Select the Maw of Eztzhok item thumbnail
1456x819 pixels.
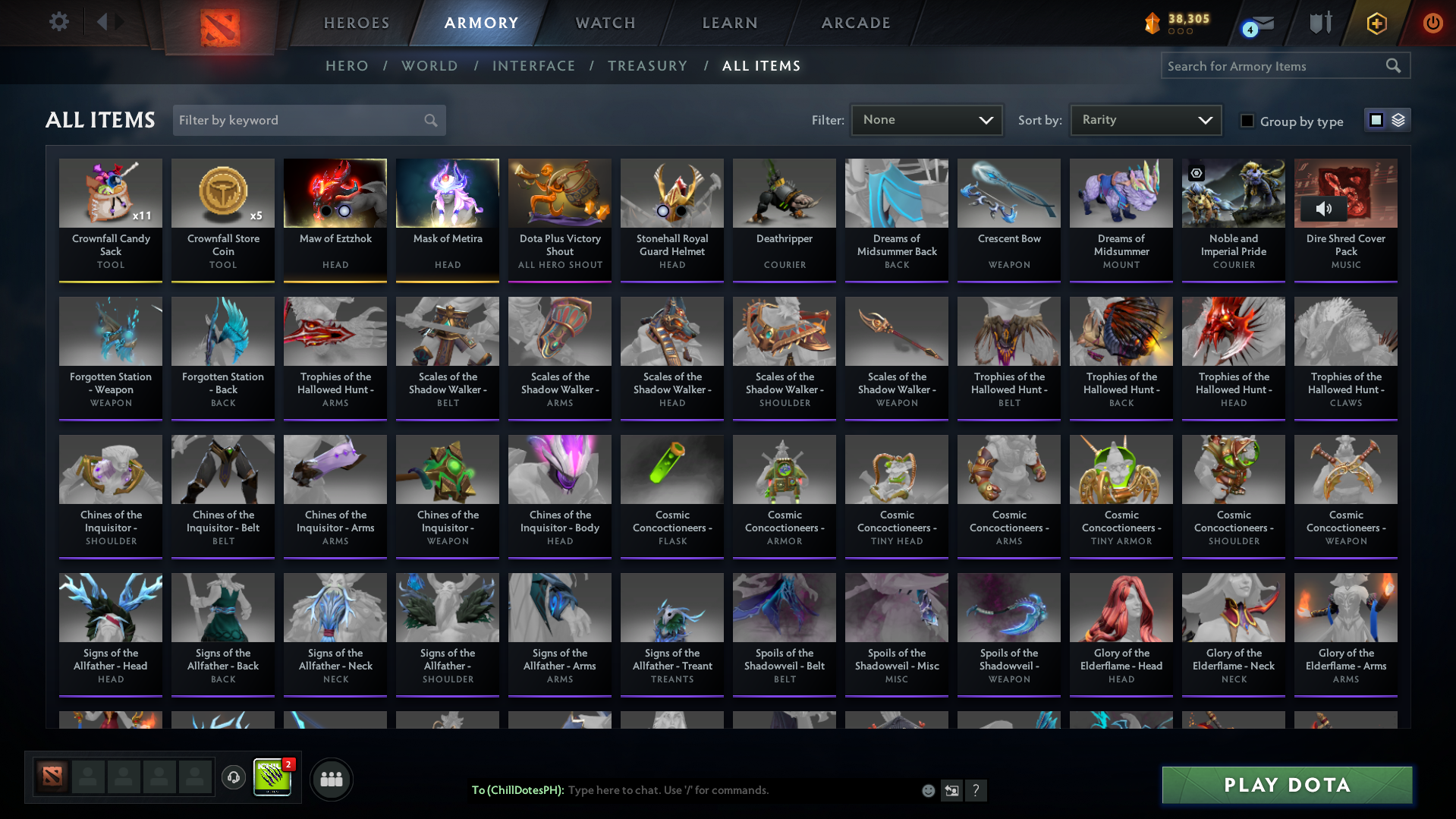(x=335, y=194)
